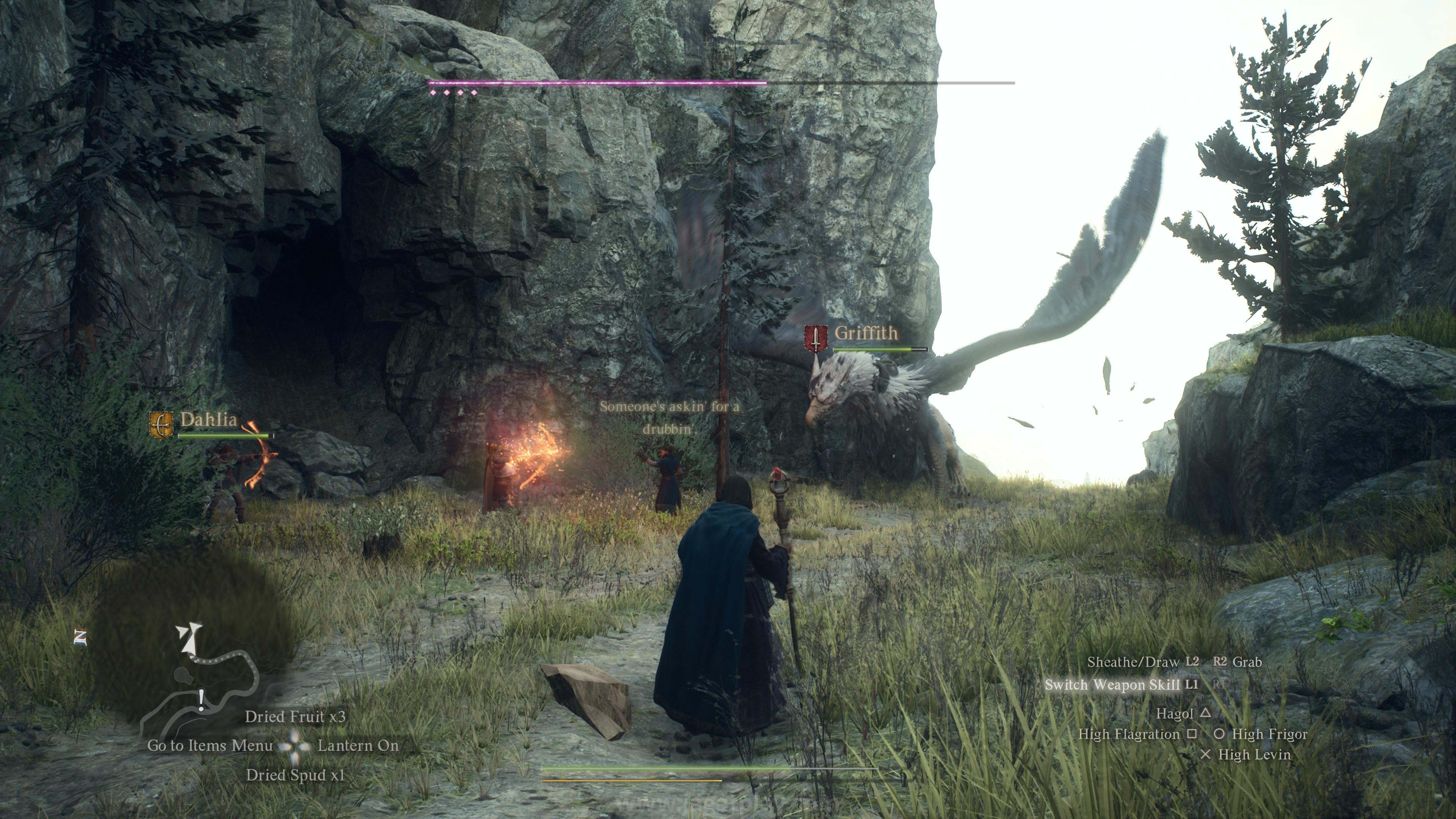The image size is (1456, 819).
Task: Choose the High Levin skill
Action: 1254,755
